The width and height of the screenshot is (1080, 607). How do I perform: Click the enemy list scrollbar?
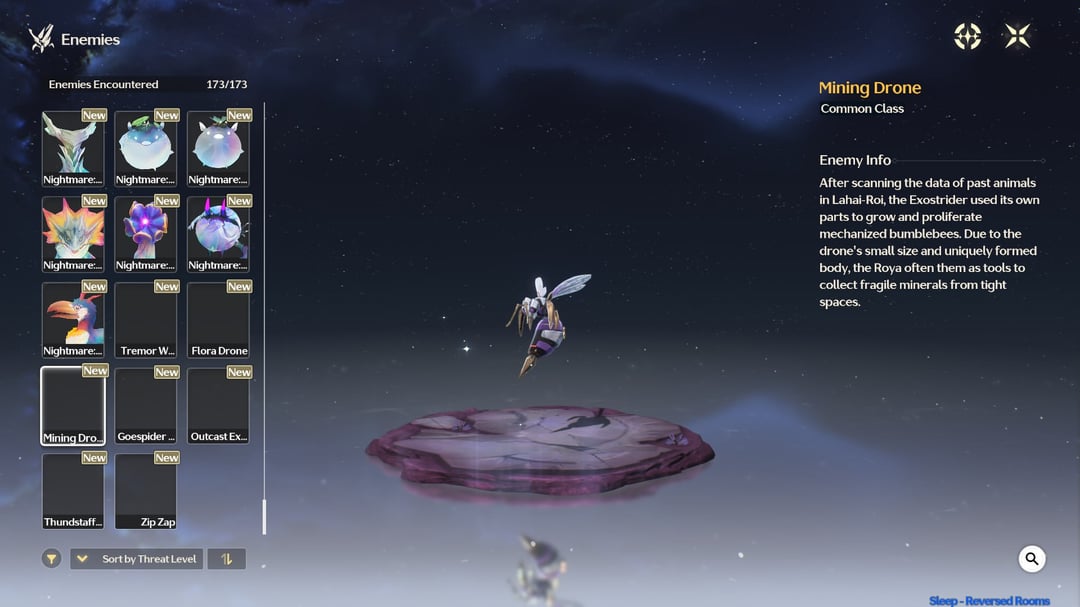[x=264, y=517]
